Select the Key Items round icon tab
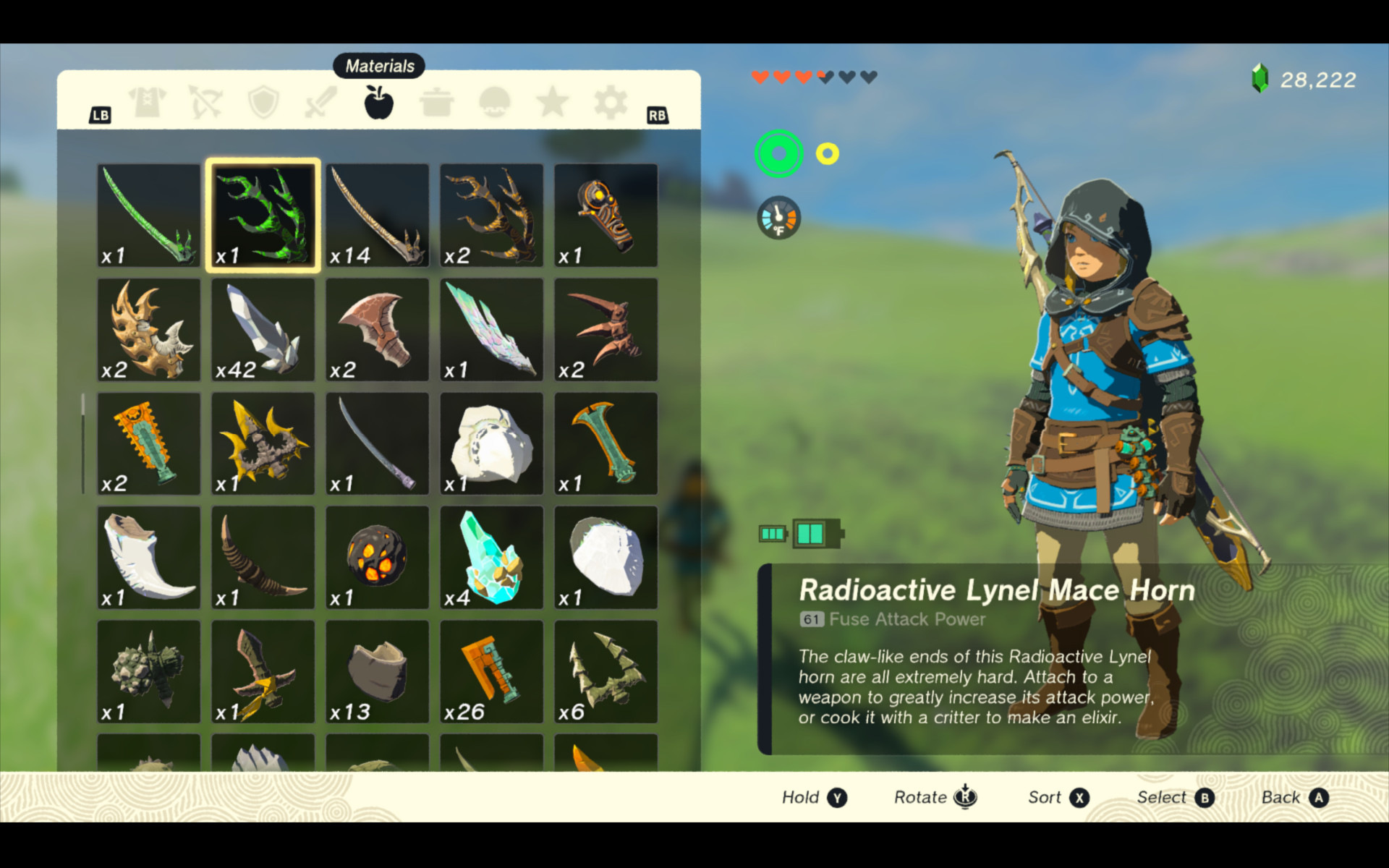1389x868 pixels. (x=494, y=101)
